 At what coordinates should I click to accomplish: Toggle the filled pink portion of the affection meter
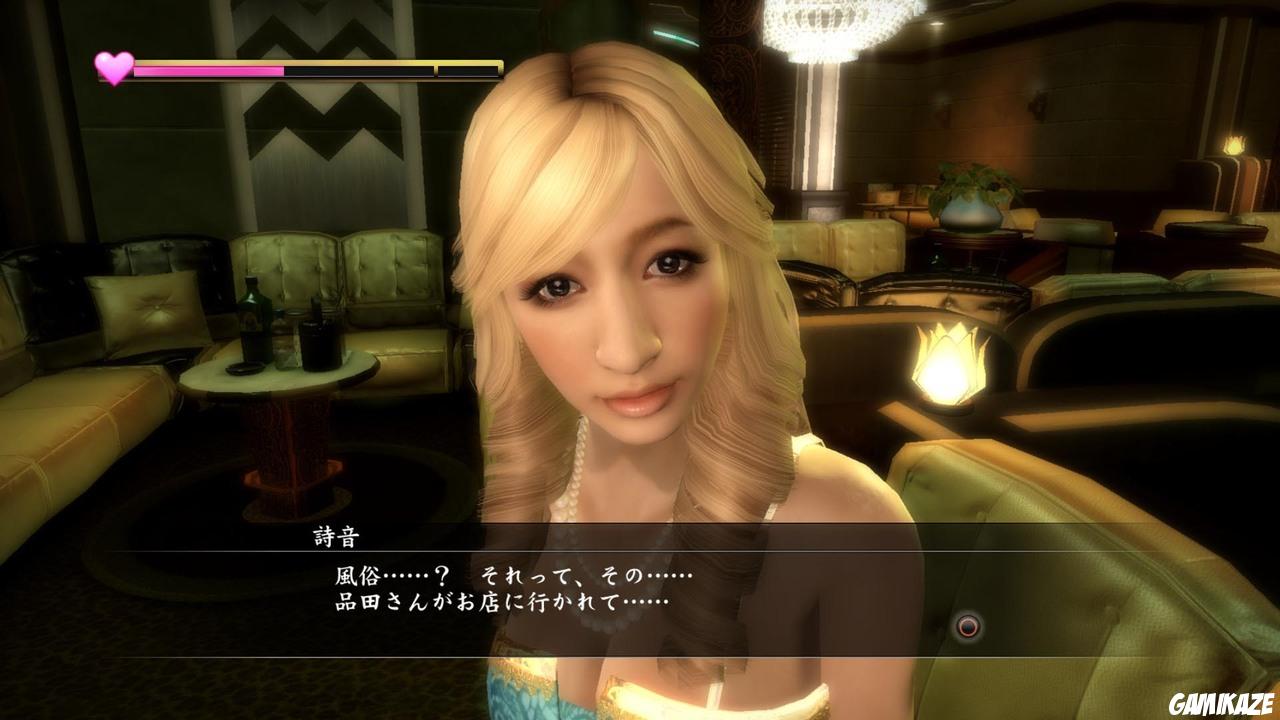tap(210, 70)
